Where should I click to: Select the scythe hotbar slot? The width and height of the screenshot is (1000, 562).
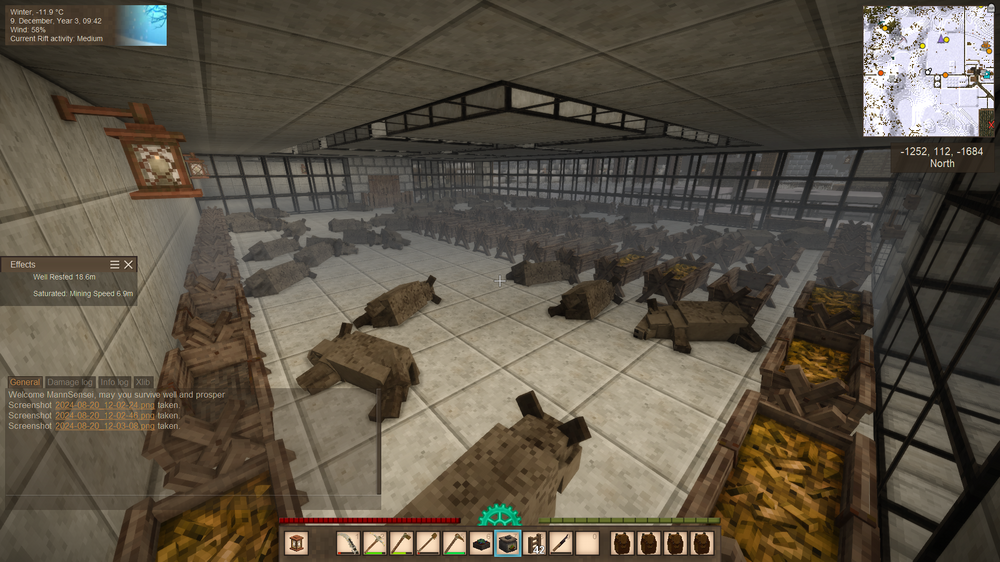[349, 543]
